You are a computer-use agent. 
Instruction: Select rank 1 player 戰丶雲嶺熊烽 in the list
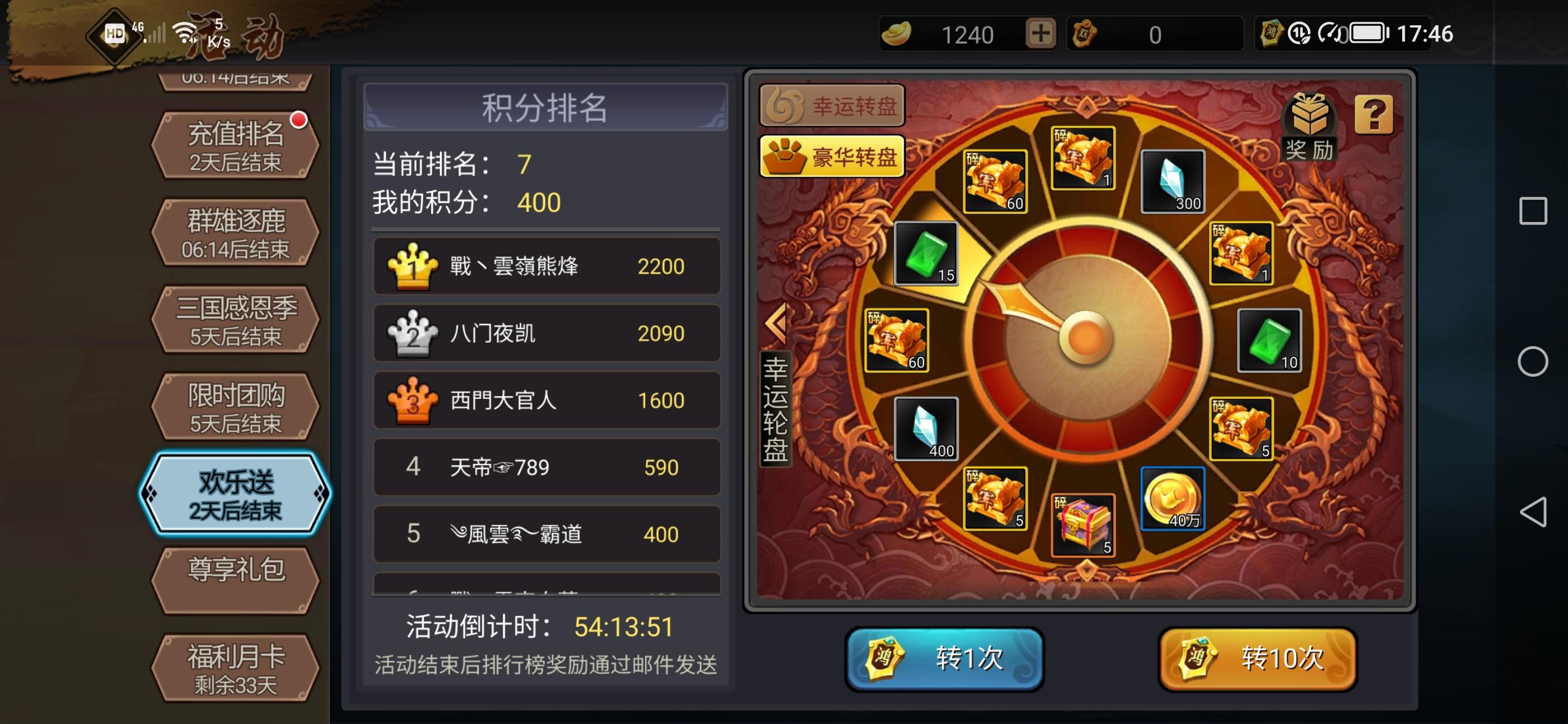pyautogui.click(x=546, y=266)
